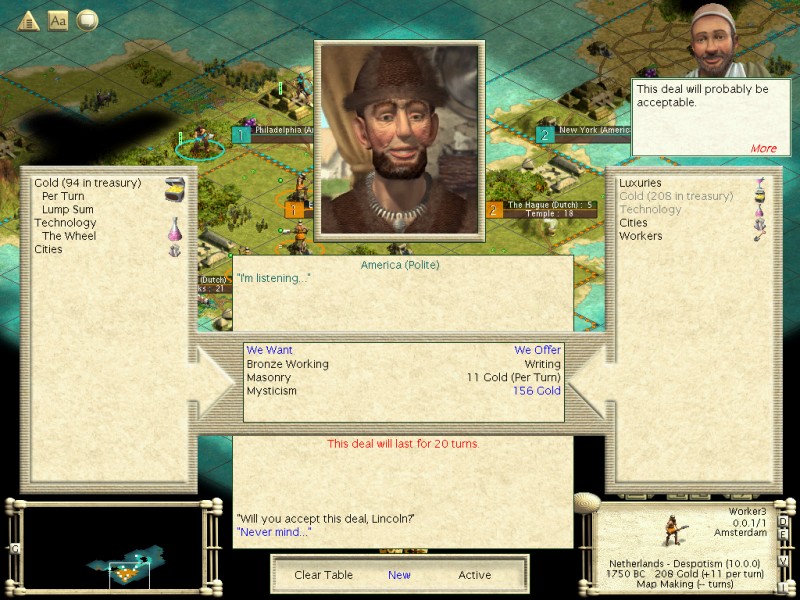This screenshot has width=800, height=600.
Task: Remove Mysticism from the We Want list
Action: click(x=271, y=391)
